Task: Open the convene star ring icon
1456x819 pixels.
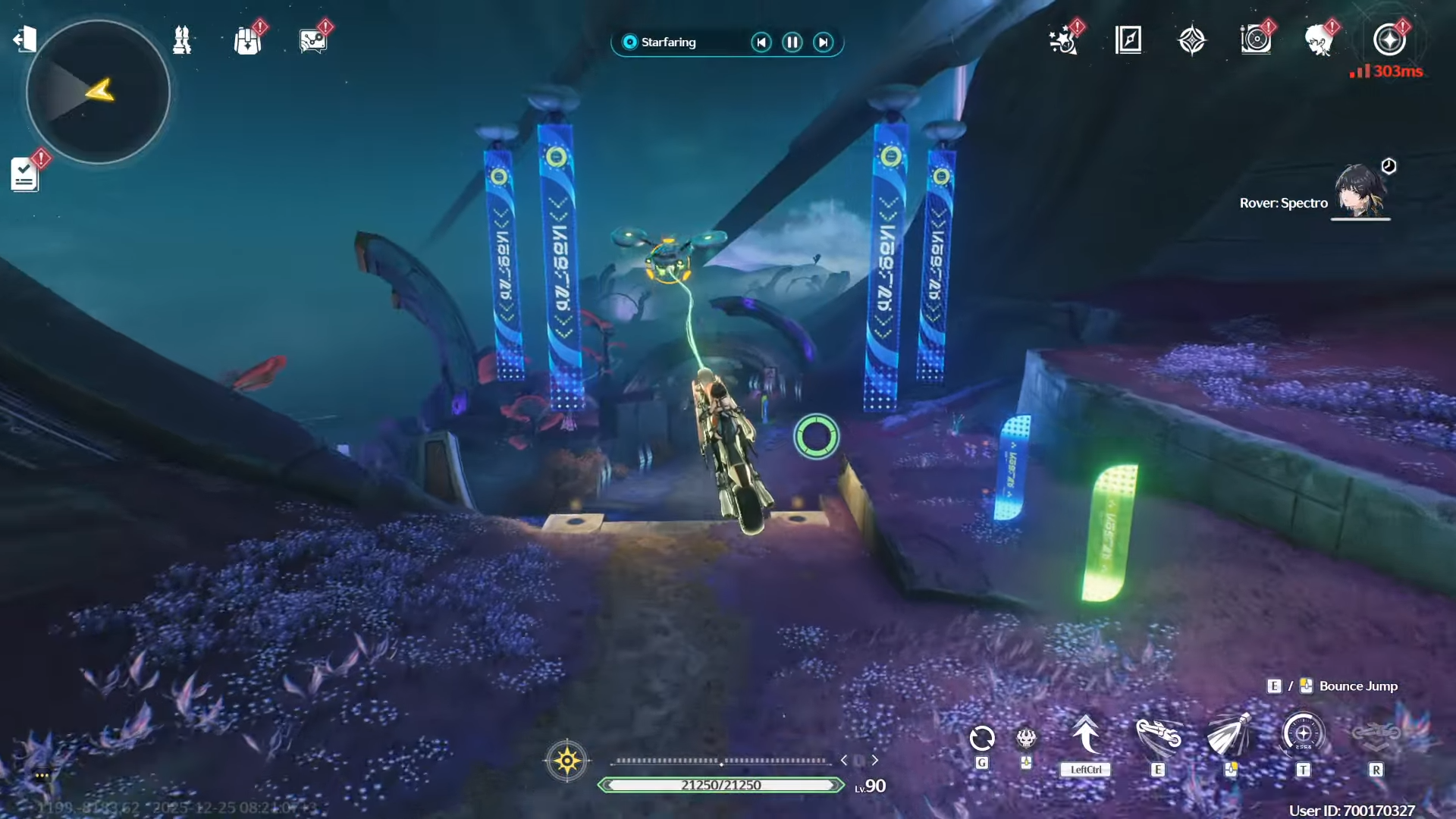Action: point(1389,39)
